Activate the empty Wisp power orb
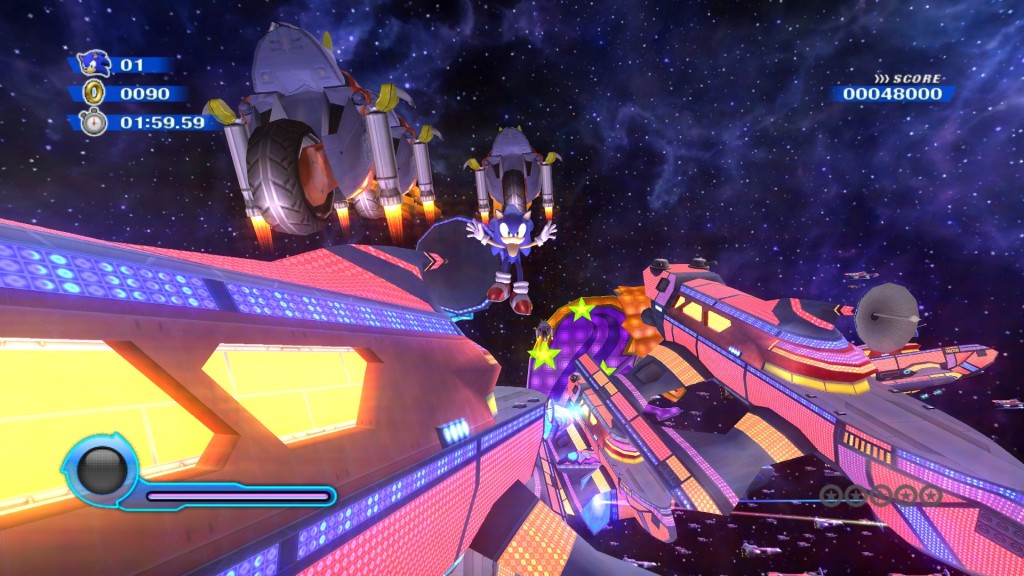The width and height of the screenshot is (1024, 576). pos(102,468)
